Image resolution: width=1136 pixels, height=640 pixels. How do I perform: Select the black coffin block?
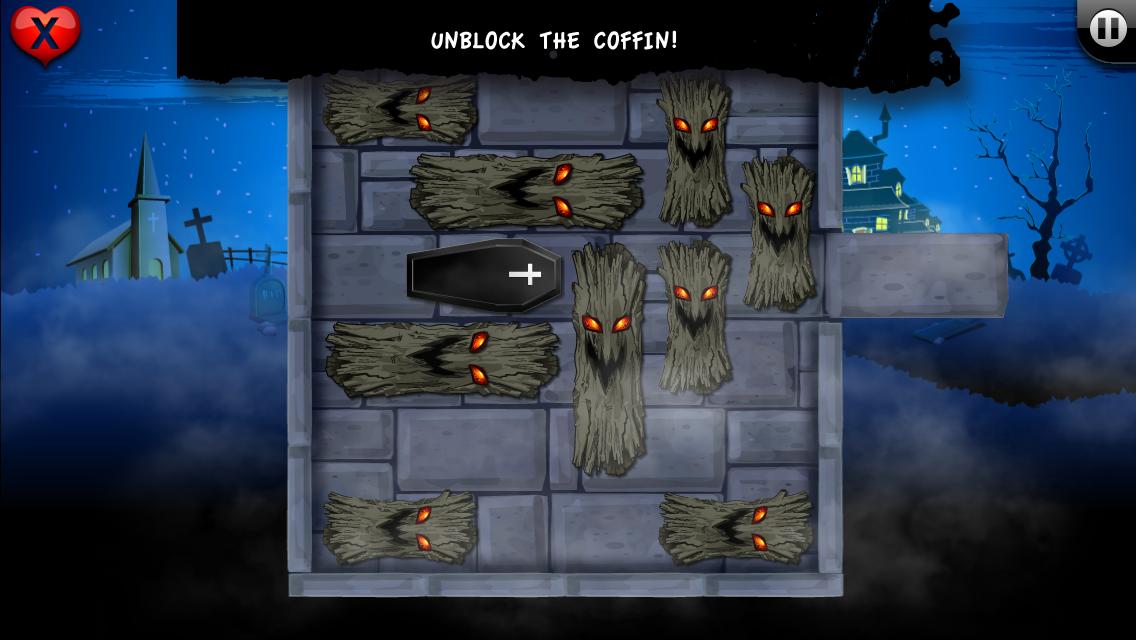pos(485,275)
